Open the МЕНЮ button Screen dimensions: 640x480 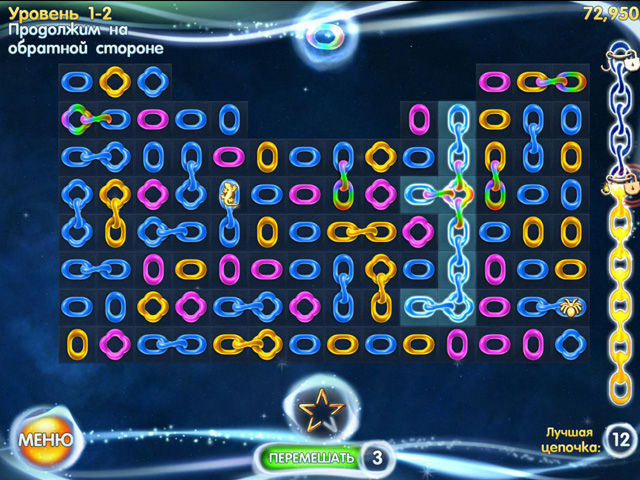click(x=45, y=439)
